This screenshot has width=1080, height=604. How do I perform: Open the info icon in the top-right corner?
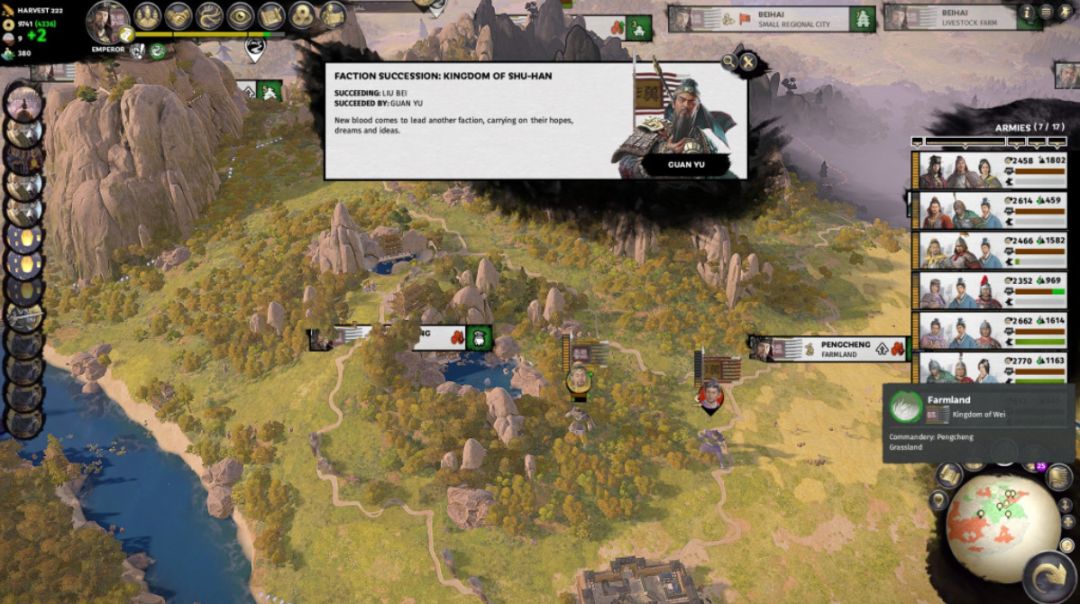pos(1026,12)
